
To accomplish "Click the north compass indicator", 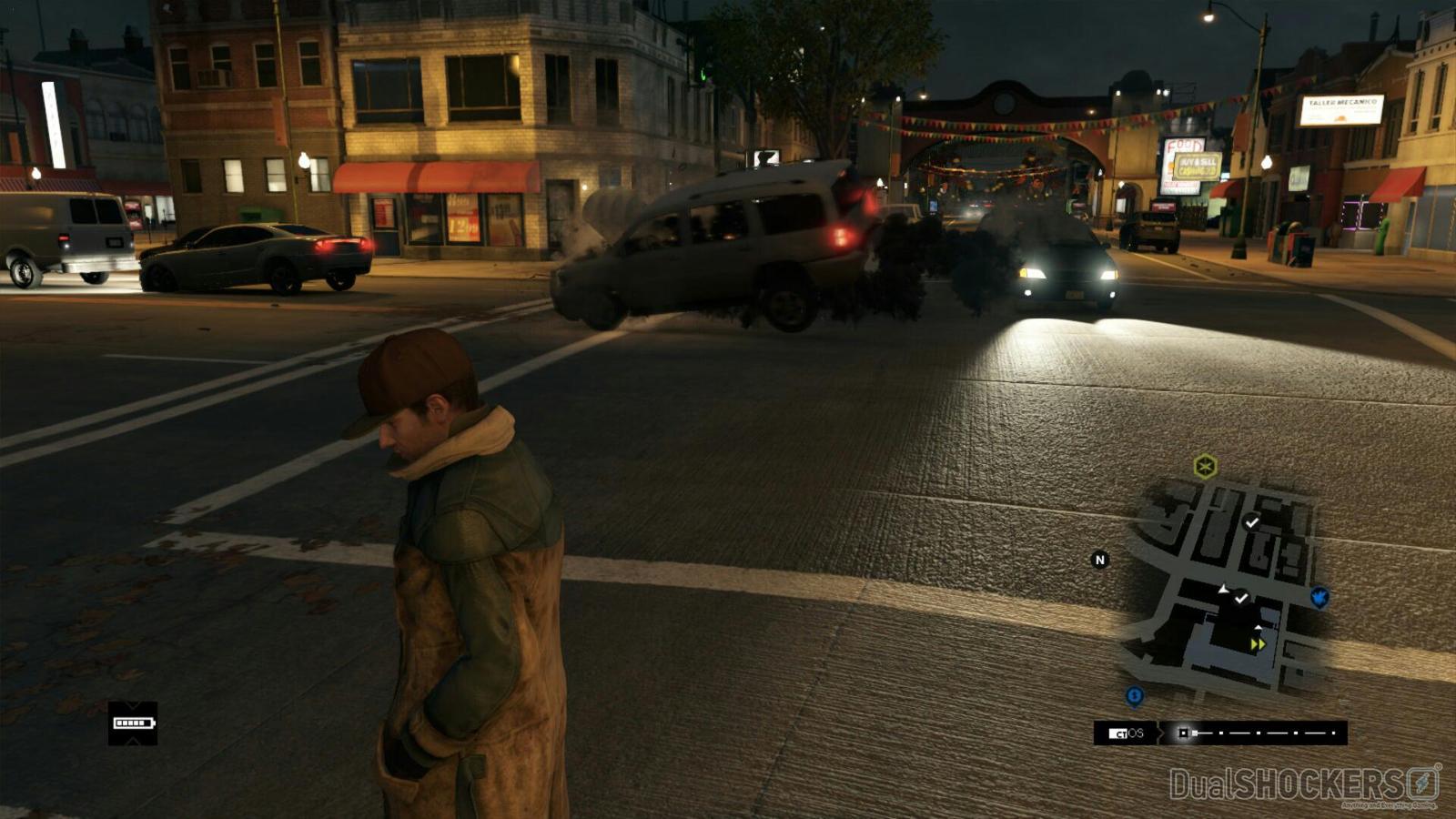I will pyautogui.click(x=1099, y=560).
